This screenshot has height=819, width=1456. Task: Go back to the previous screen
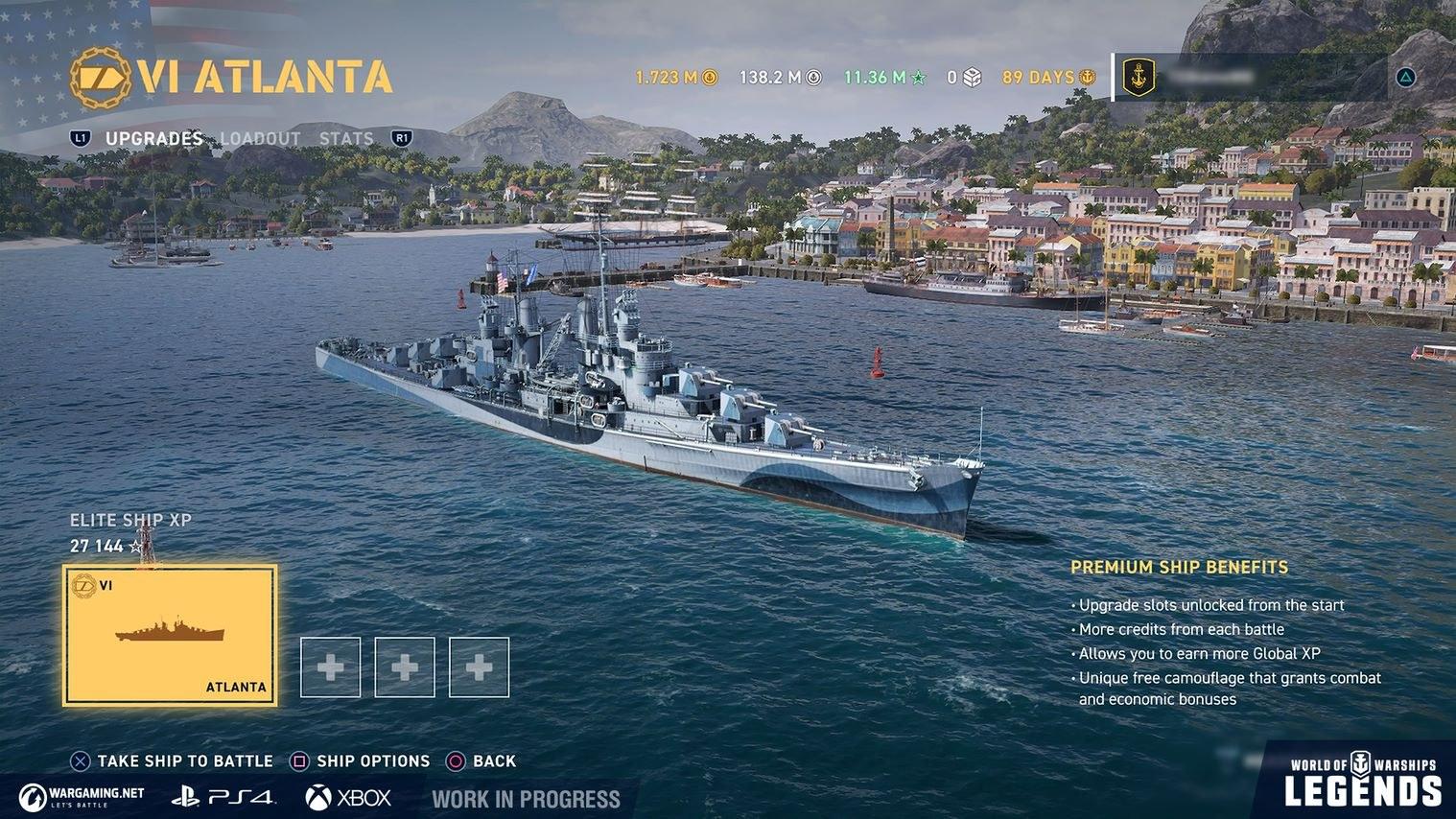(x=482, y=761)
